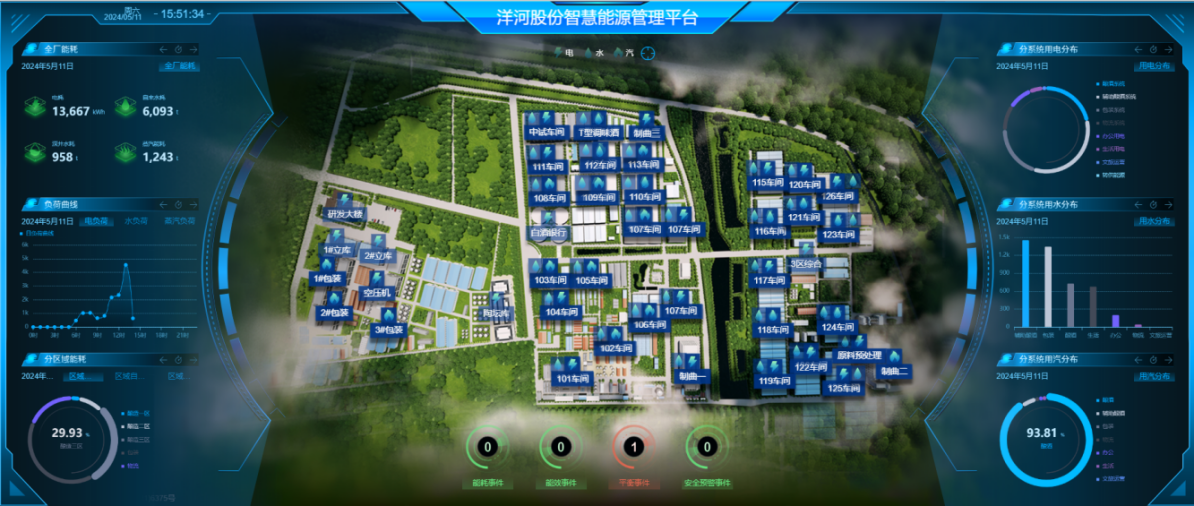
Task: Select the 中试车间 marker on the map
Action: (546, 132)
